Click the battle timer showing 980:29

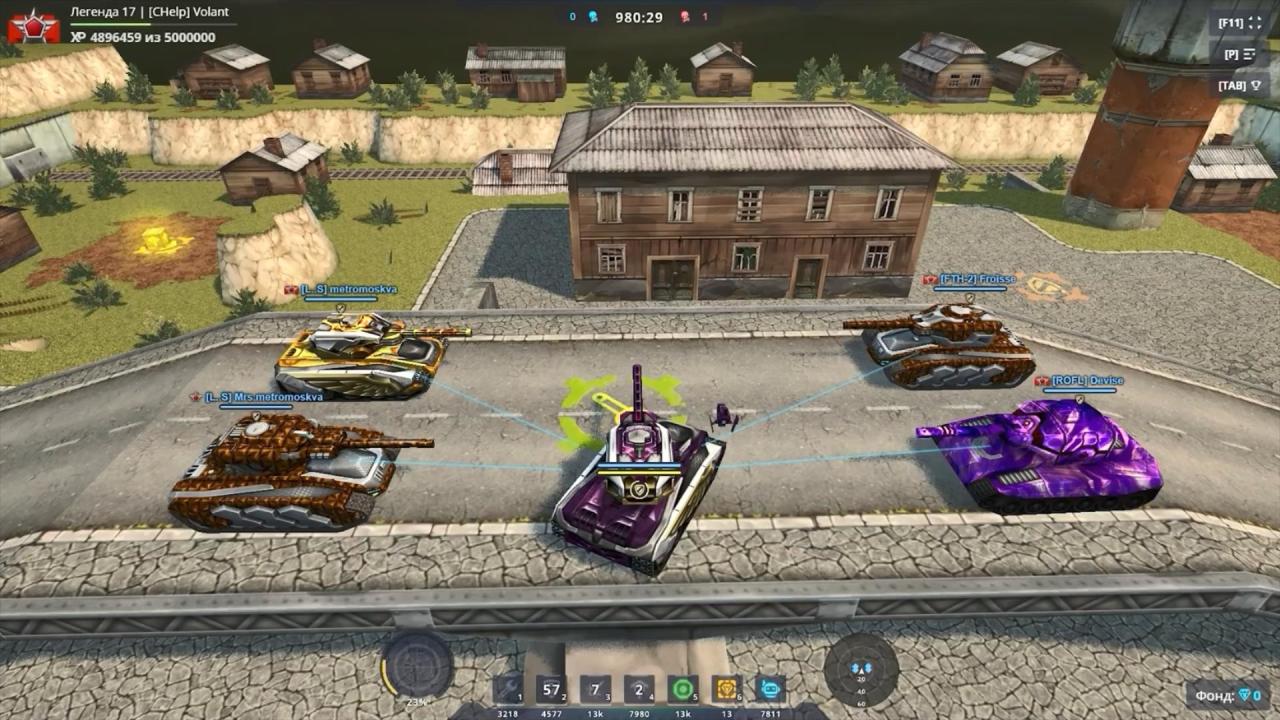tap(640, 16)
